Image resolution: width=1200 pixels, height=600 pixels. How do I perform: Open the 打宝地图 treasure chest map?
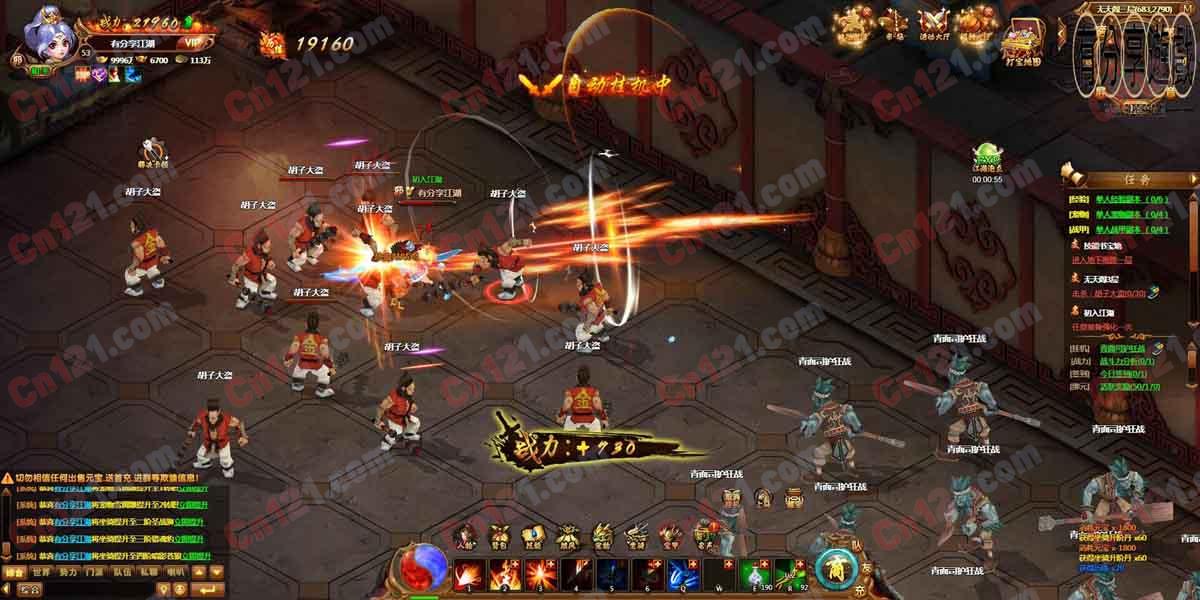coord(1021,40)
